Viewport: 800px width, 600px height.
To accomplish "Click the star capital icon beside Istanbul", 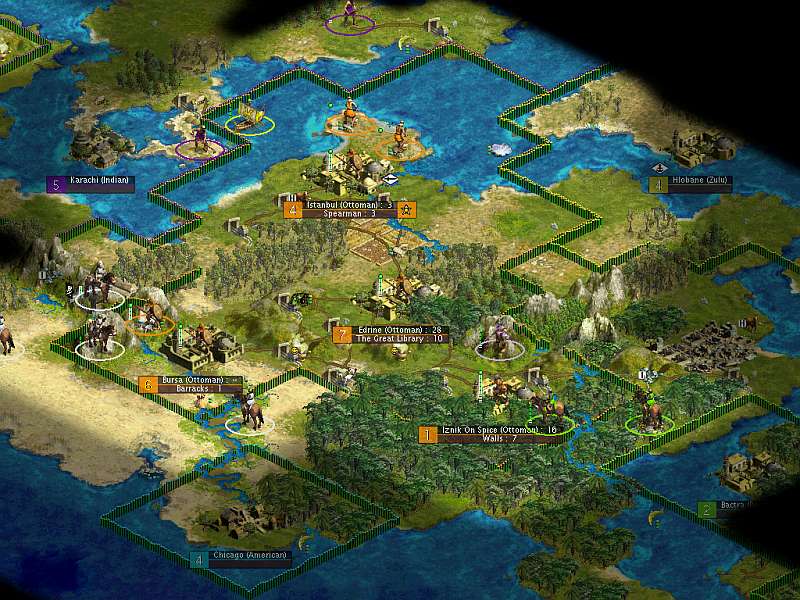I will click(x=407, y=209).
